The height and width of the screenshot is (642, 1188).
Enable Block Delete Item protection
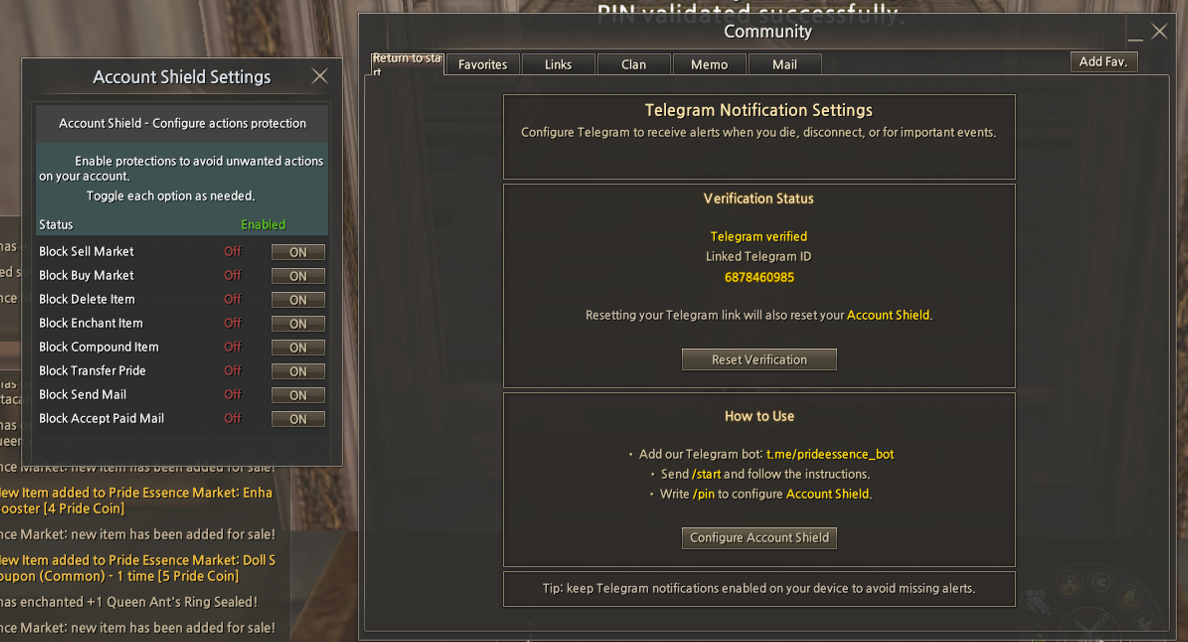298,300
